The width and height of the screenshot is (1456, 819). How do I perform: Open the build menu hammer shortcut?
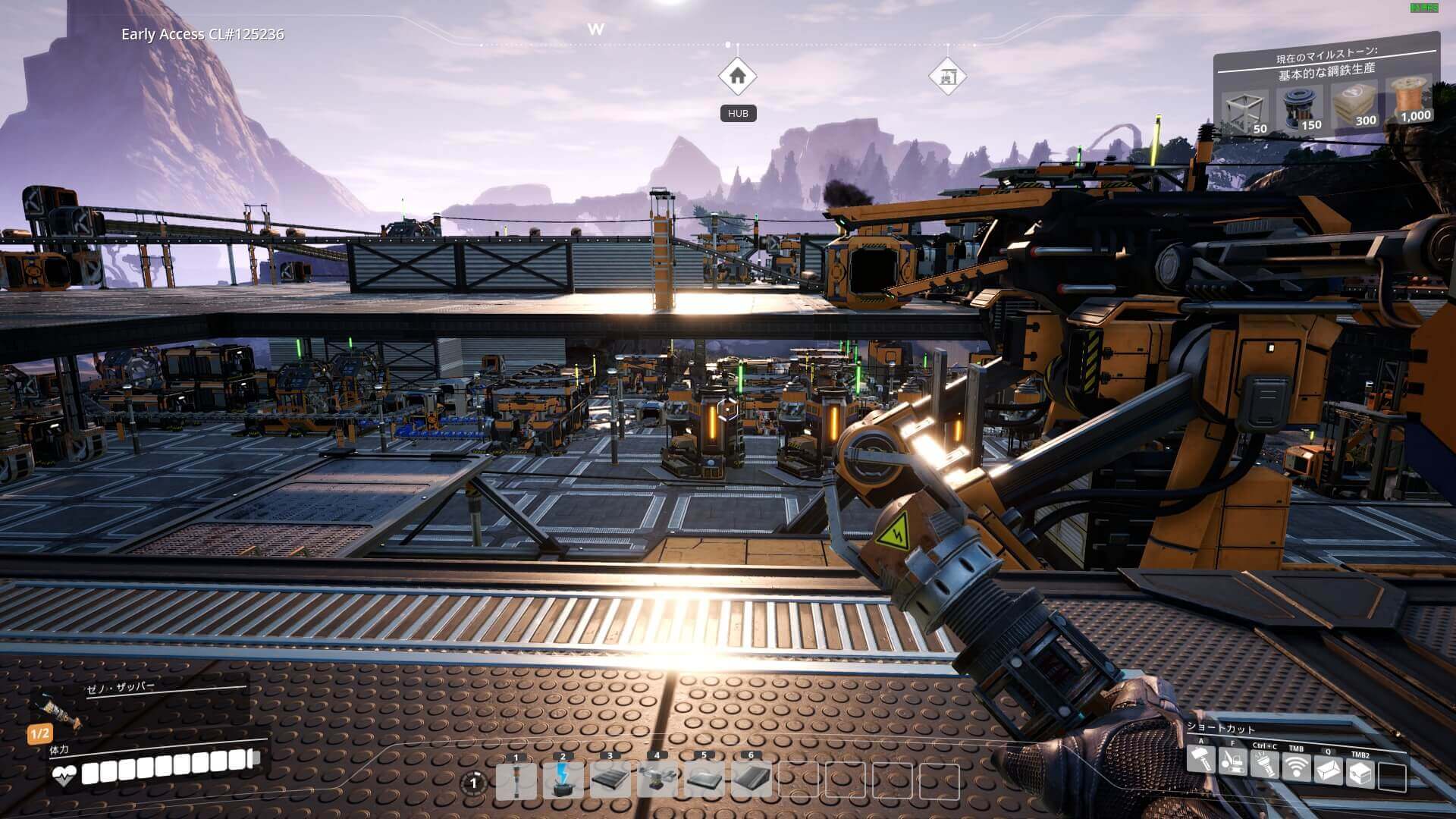coord(1200,759)
